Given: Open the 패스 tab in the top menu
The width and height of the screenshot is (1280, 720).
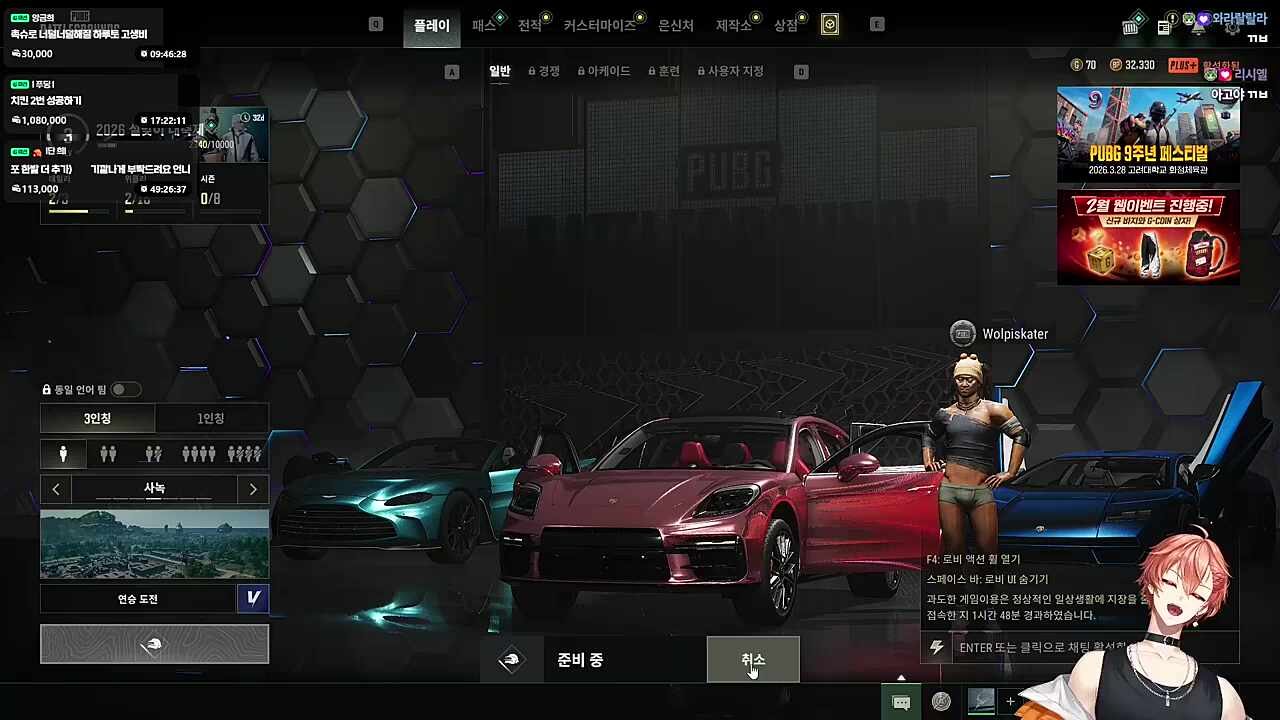Looking at the screenshot, I should click(x=484, y=25).
